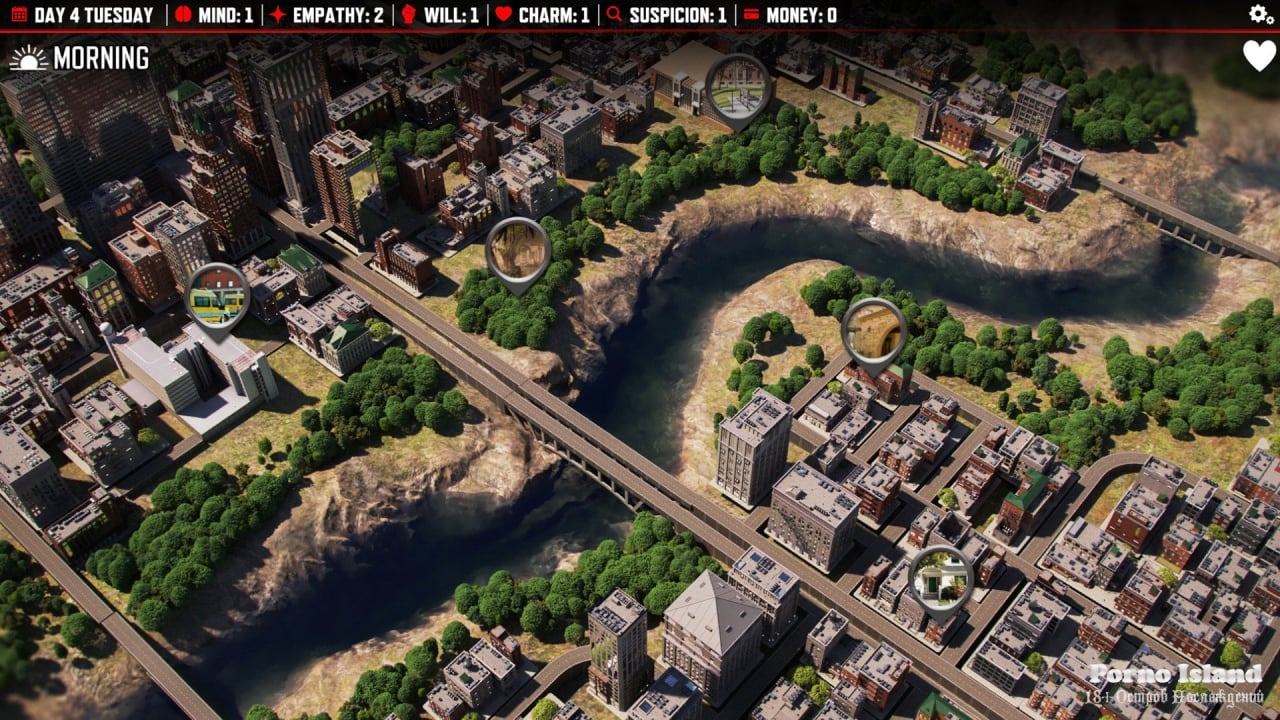Visit the map pin with the green courtyard
The image size is (1280, 720).
pos(738,86)
